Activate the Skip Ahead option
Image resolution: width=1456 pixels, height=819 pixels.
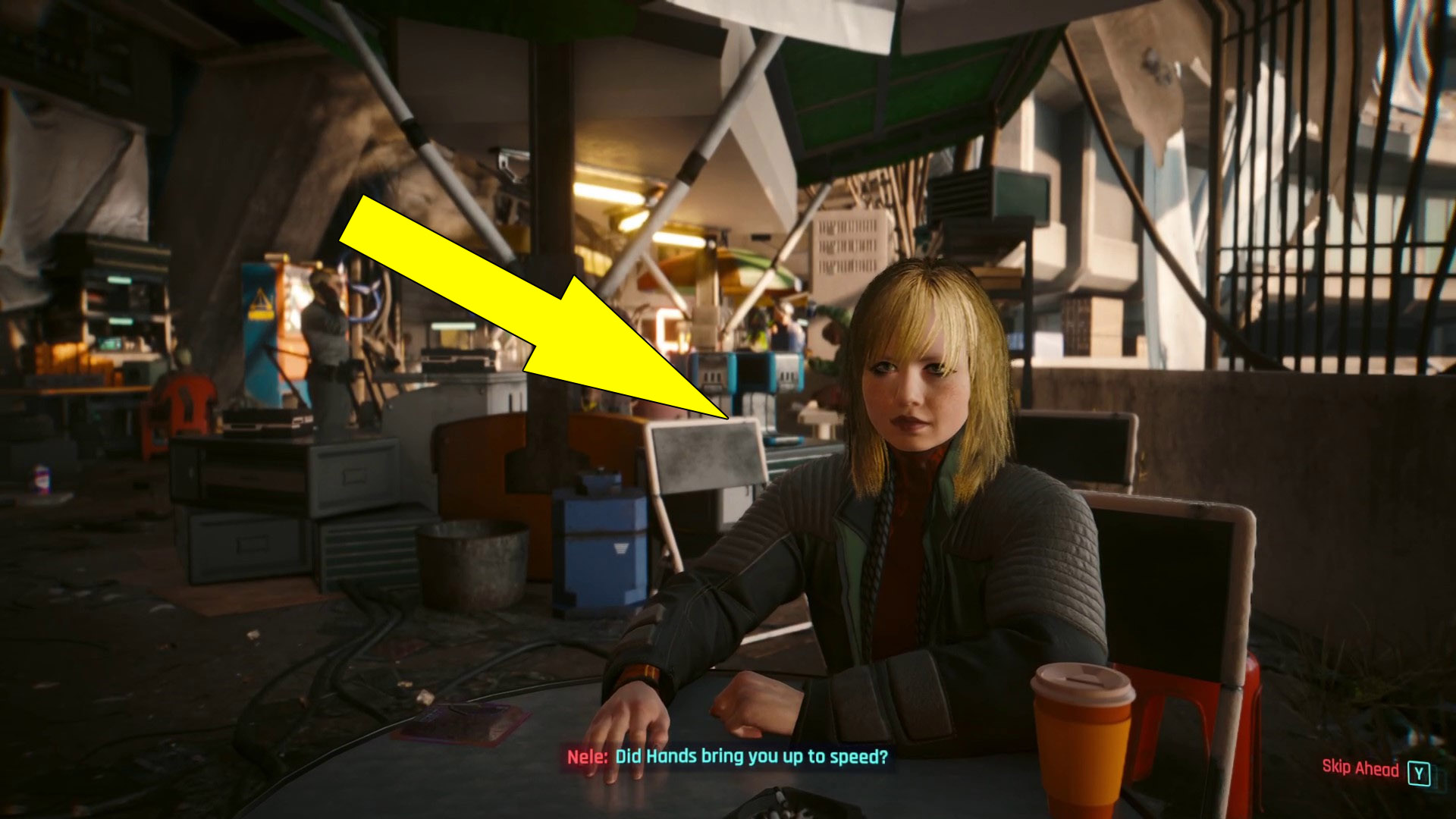[1361, 770]
